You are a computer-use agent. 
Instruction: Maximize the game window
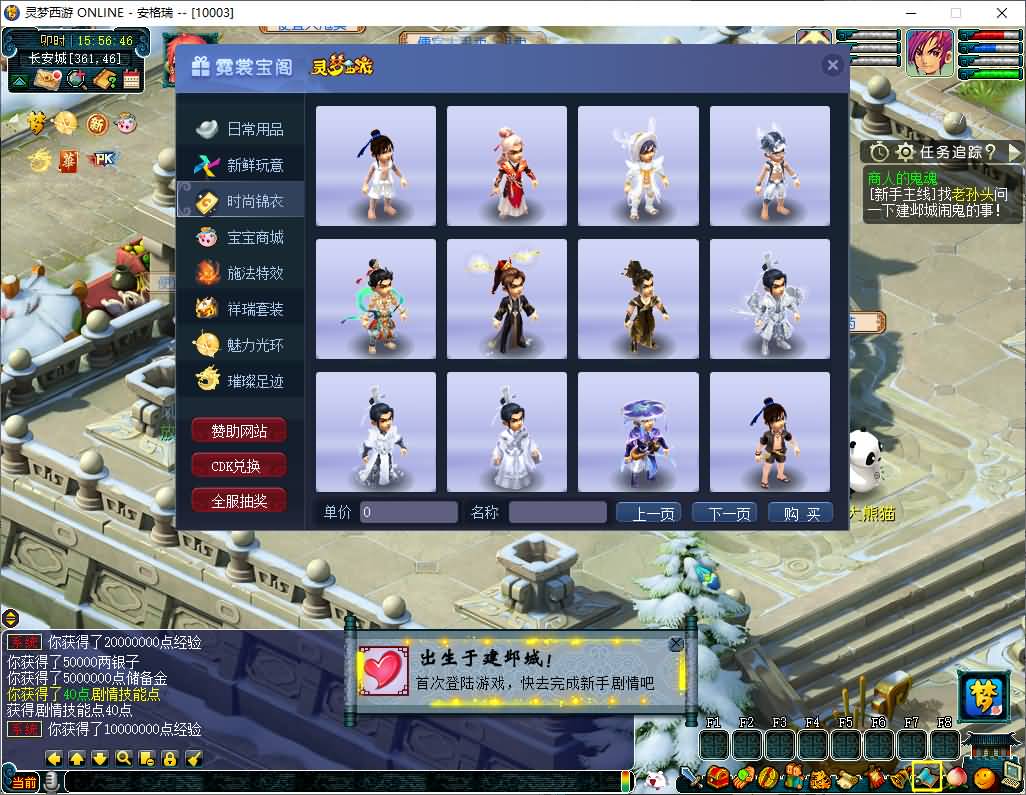coord(955,13)
